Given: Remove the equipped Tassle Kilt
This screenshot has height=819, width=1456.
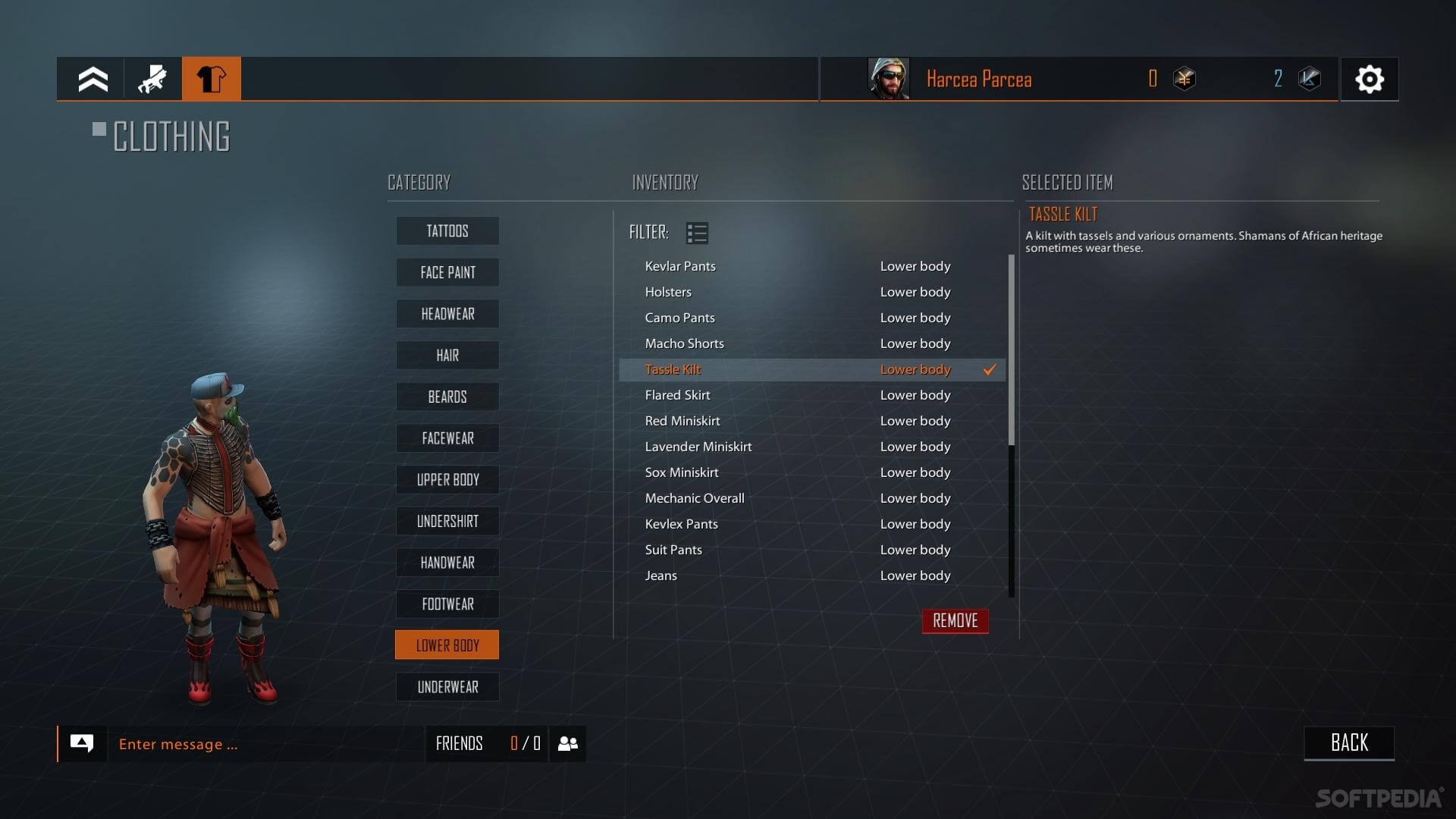Looking at the screenshot, I should [955, 621].
